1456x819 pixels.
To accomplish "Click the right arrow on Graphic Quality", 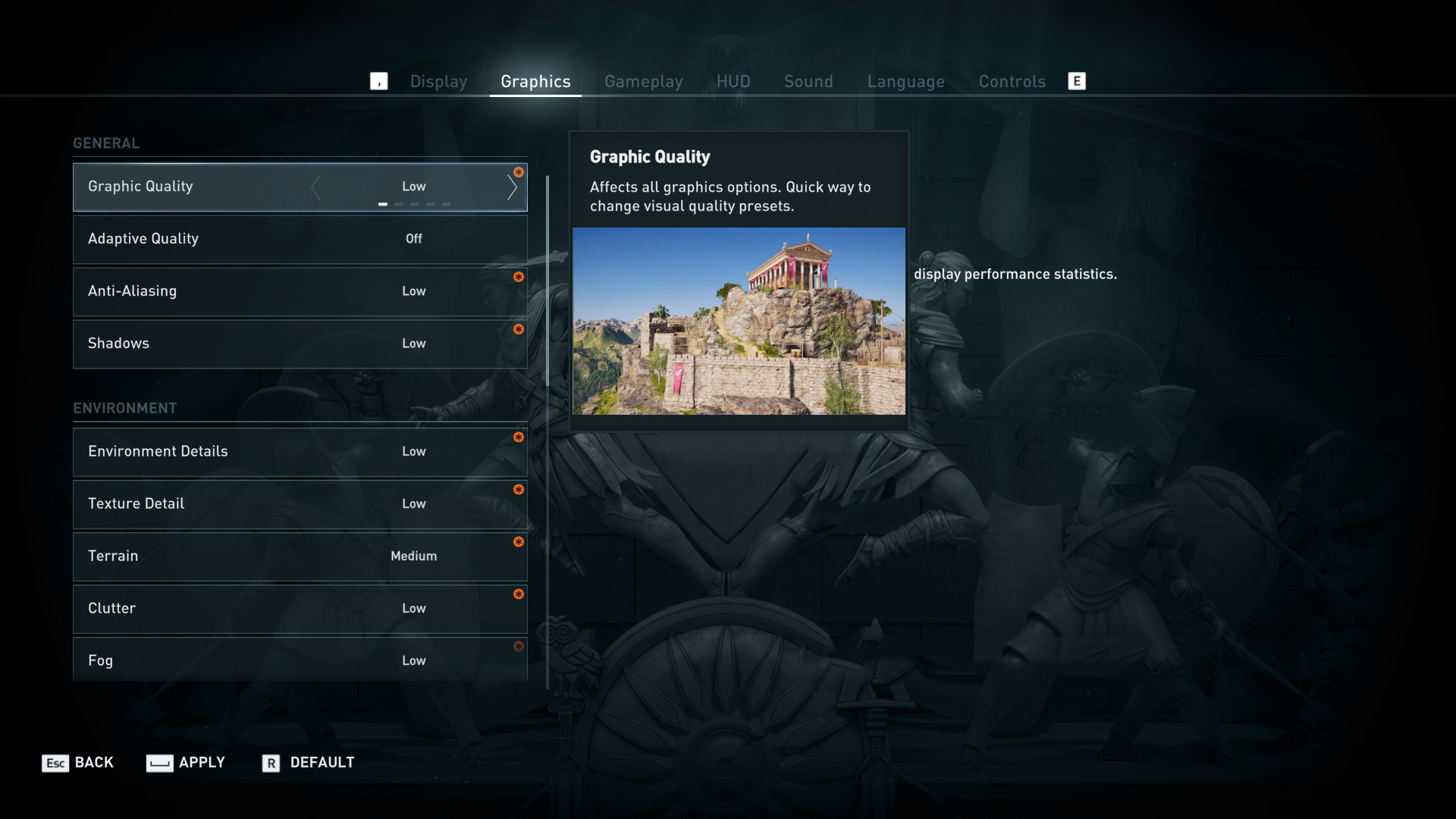I will point(513,187).
